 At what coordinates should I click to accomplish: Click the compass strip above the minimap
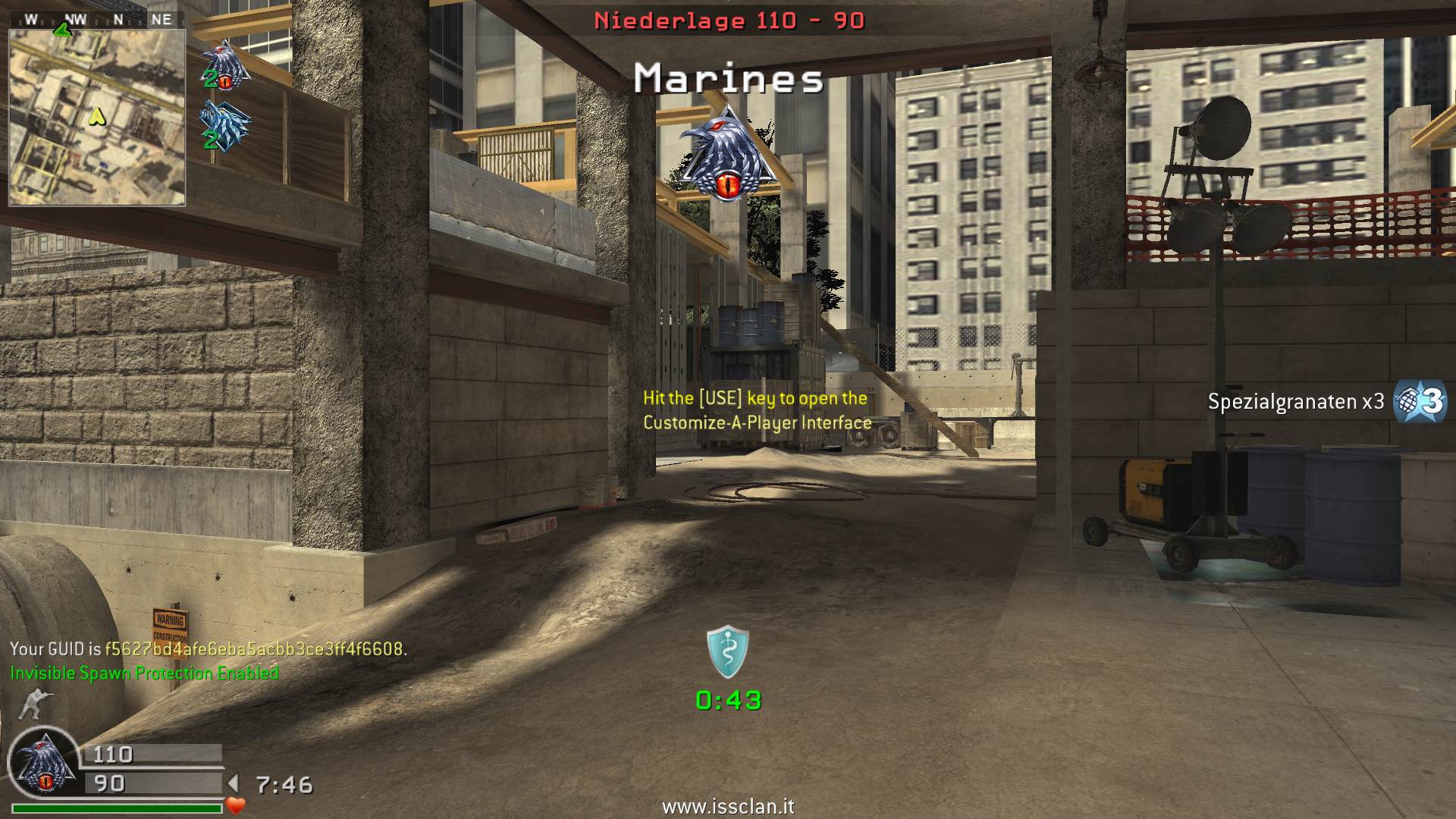pos(97,20)
